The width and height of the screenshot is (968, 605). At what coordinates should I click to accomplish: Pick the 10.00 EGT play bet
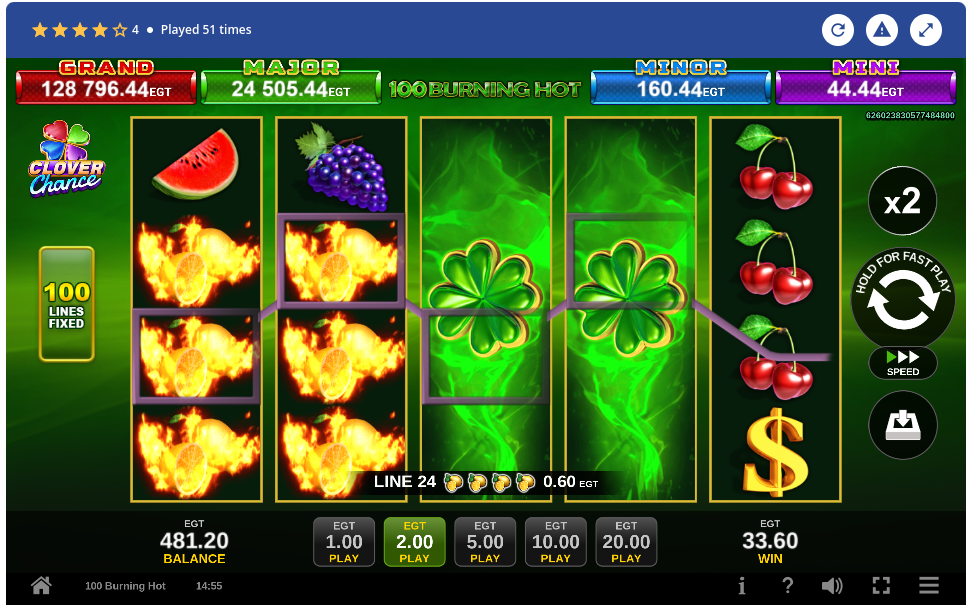(555, 542)
